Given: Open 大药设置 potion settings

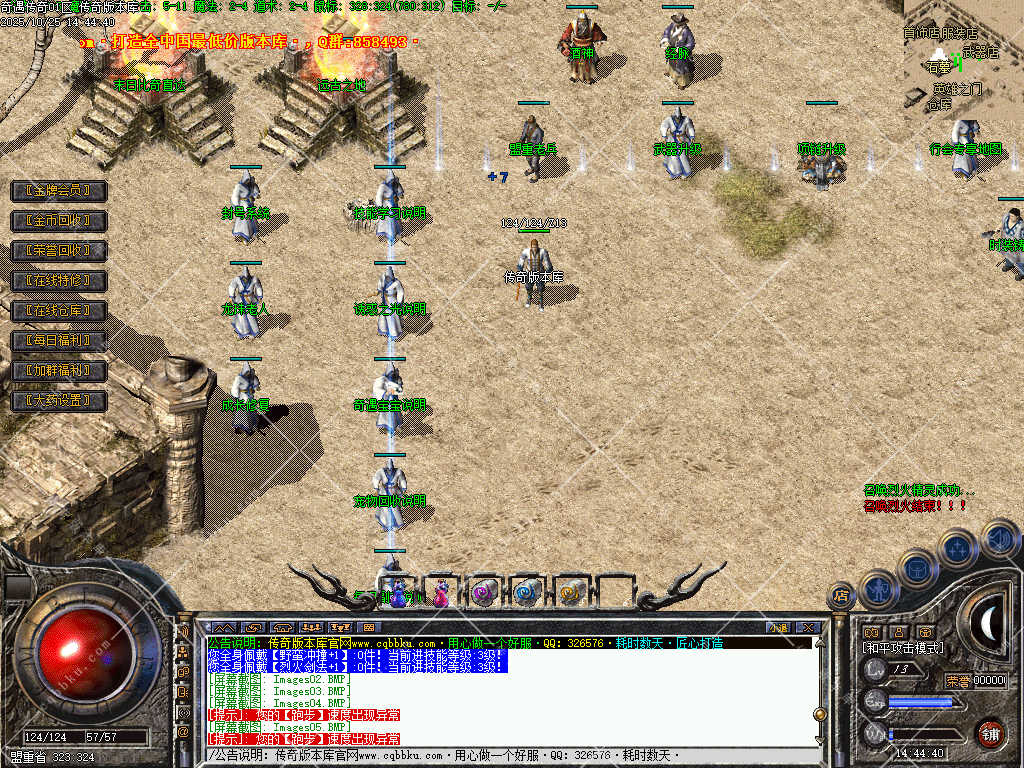Looking at the screenshot, I should pyautogui.click(x=58, y=401).
